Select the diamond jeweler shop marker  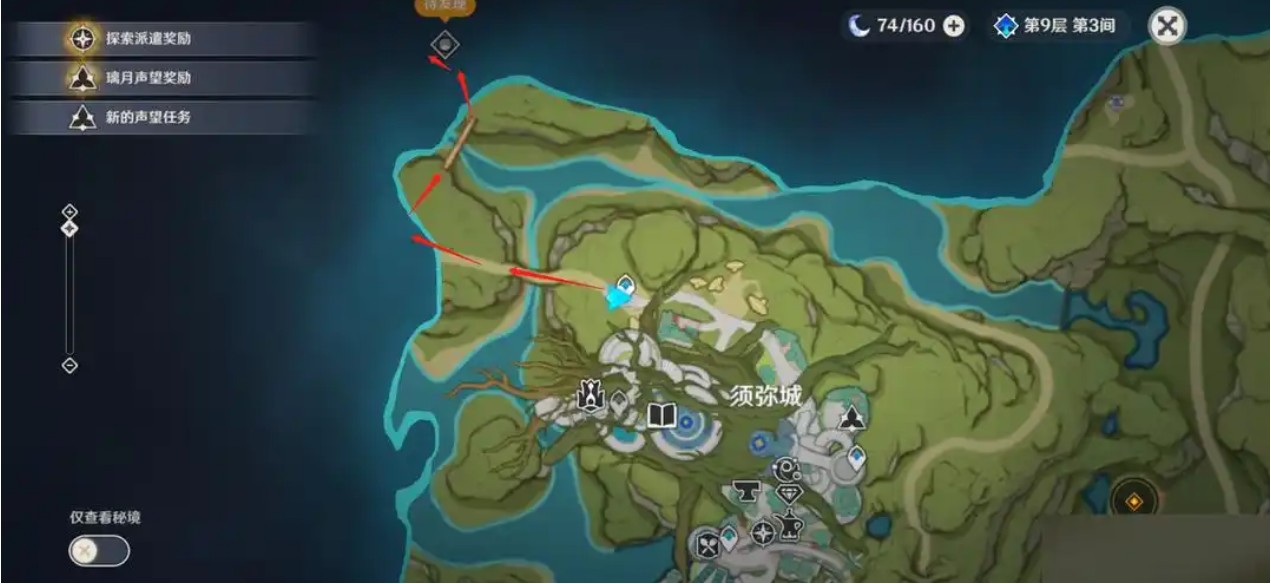(789, 495)
